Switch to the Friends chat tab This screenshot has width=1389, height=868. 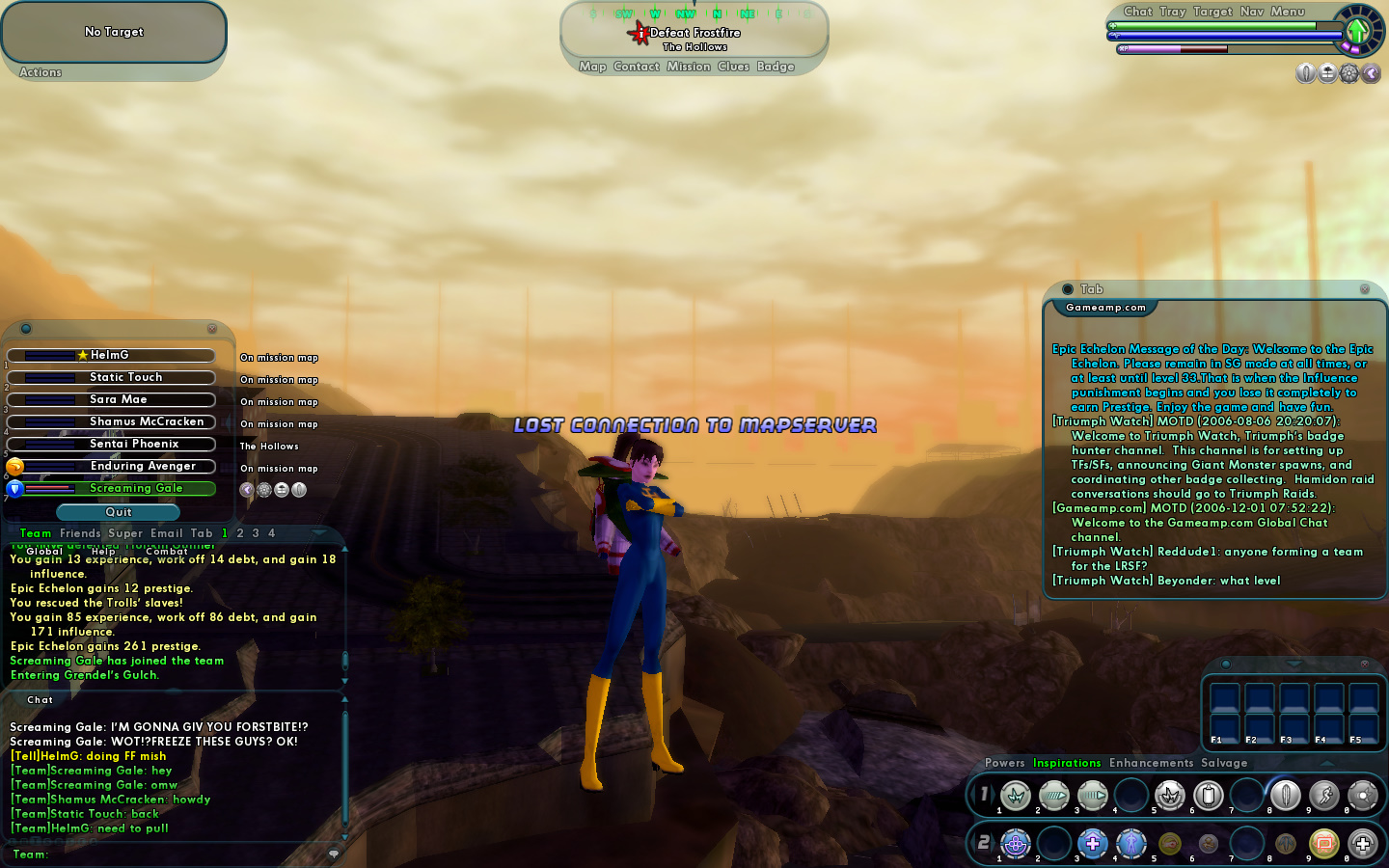[x=80, y=533]
